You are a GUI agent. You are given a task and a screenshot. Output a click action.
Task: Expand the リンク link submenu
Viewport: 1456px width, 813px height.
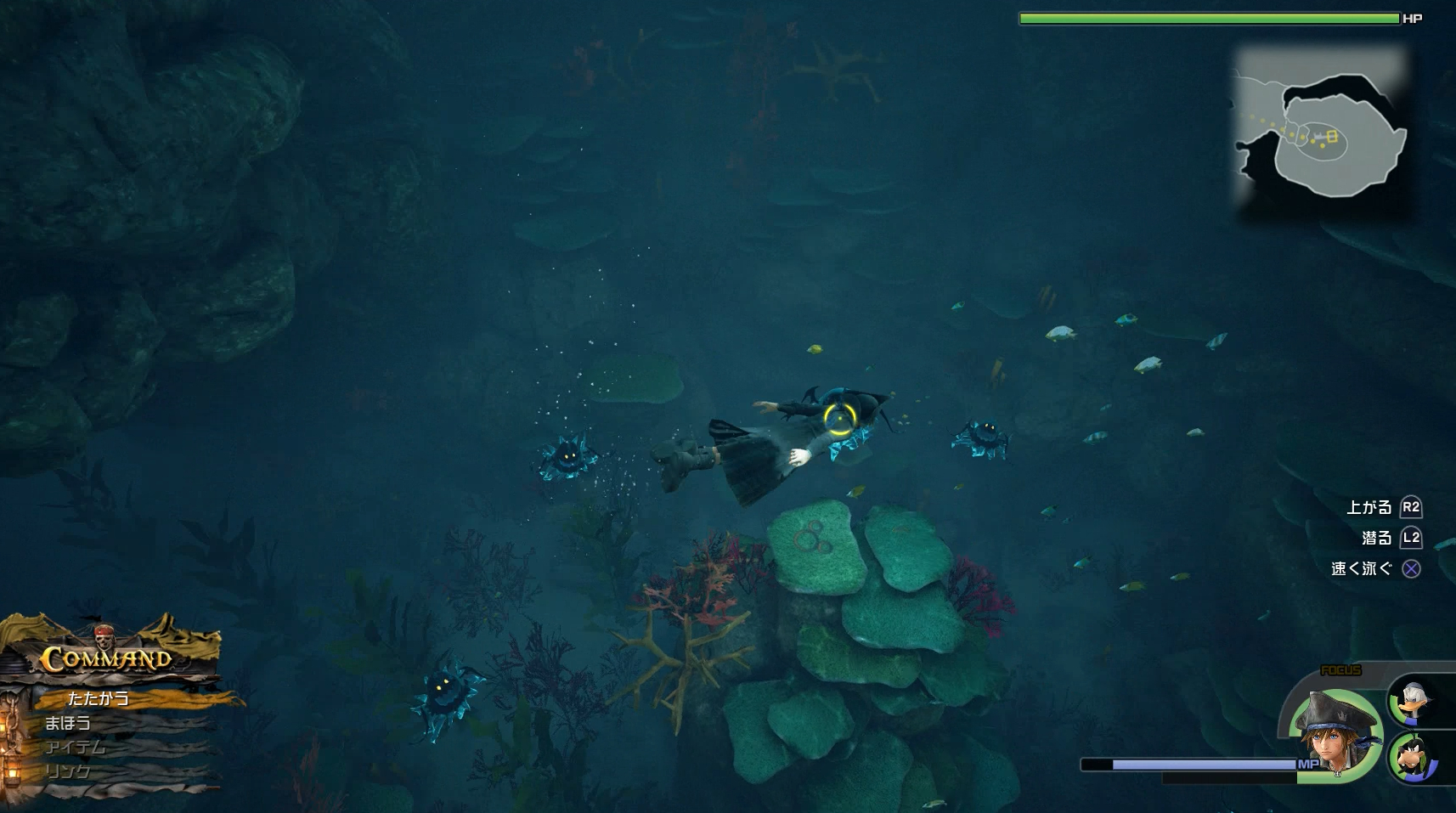pos(66,771)
